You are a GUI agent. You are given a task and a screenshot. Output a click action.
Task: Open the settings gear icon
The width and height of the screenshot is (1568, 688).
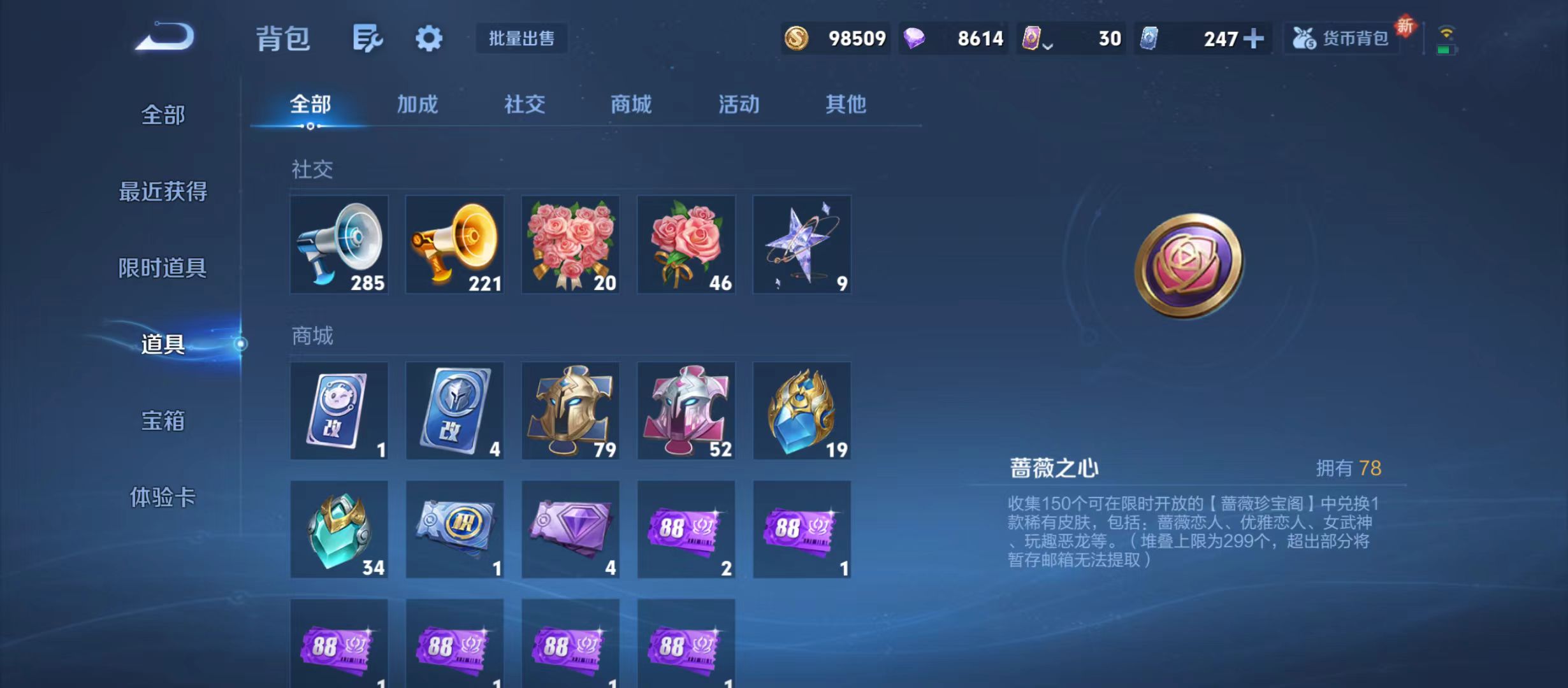tap(428, 38)
